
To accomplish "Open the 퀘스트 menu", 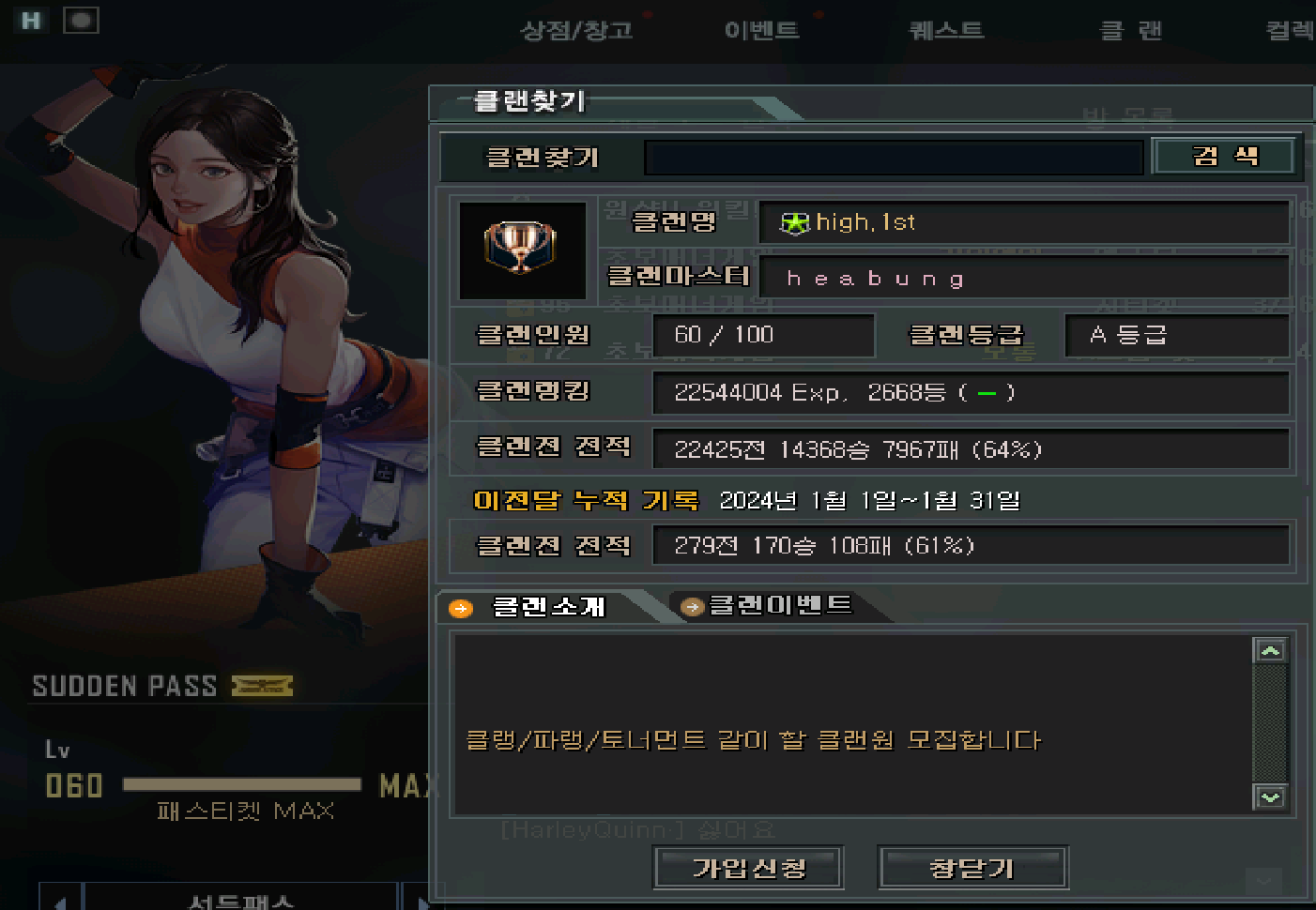I will (x=946, y=31).
